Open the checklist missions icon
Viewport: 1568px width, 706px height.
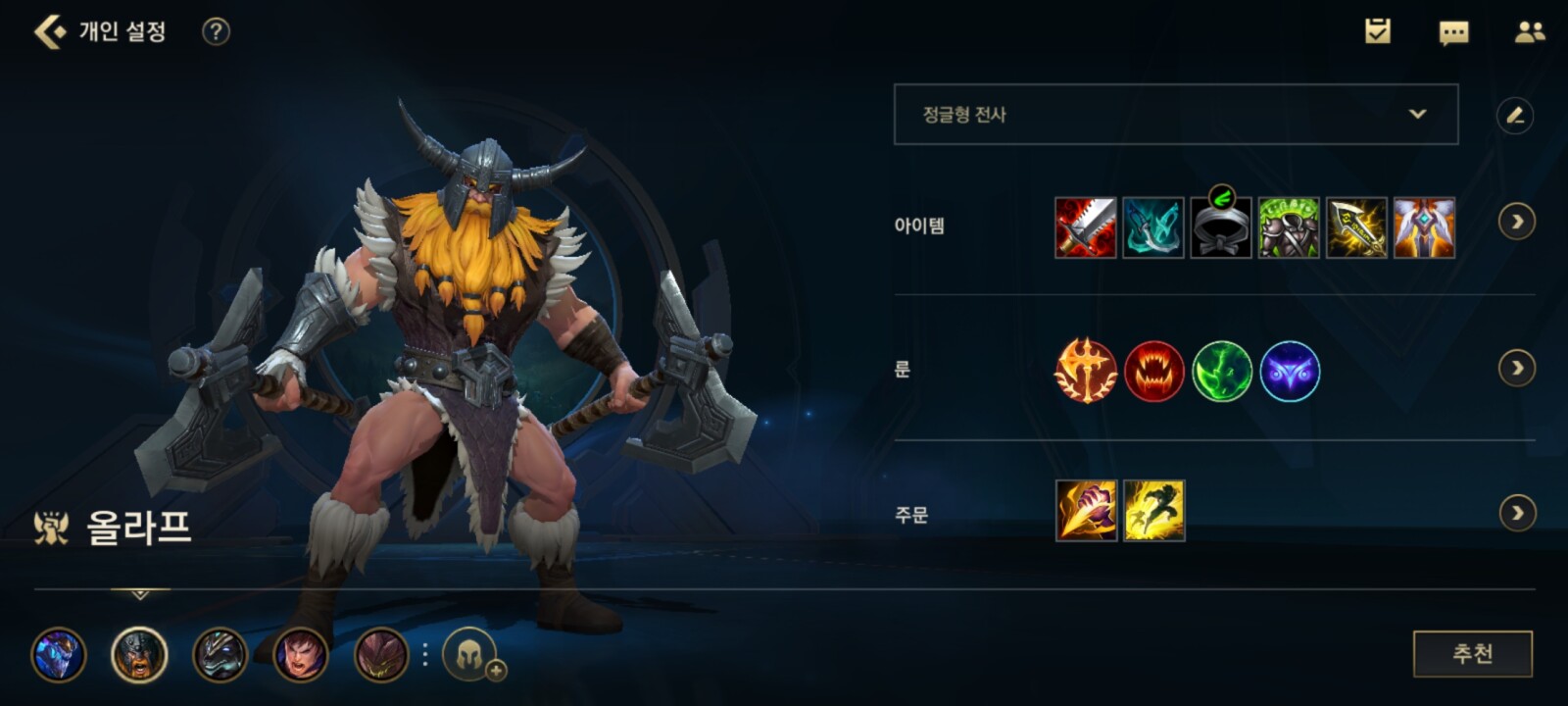point(1378,31)
